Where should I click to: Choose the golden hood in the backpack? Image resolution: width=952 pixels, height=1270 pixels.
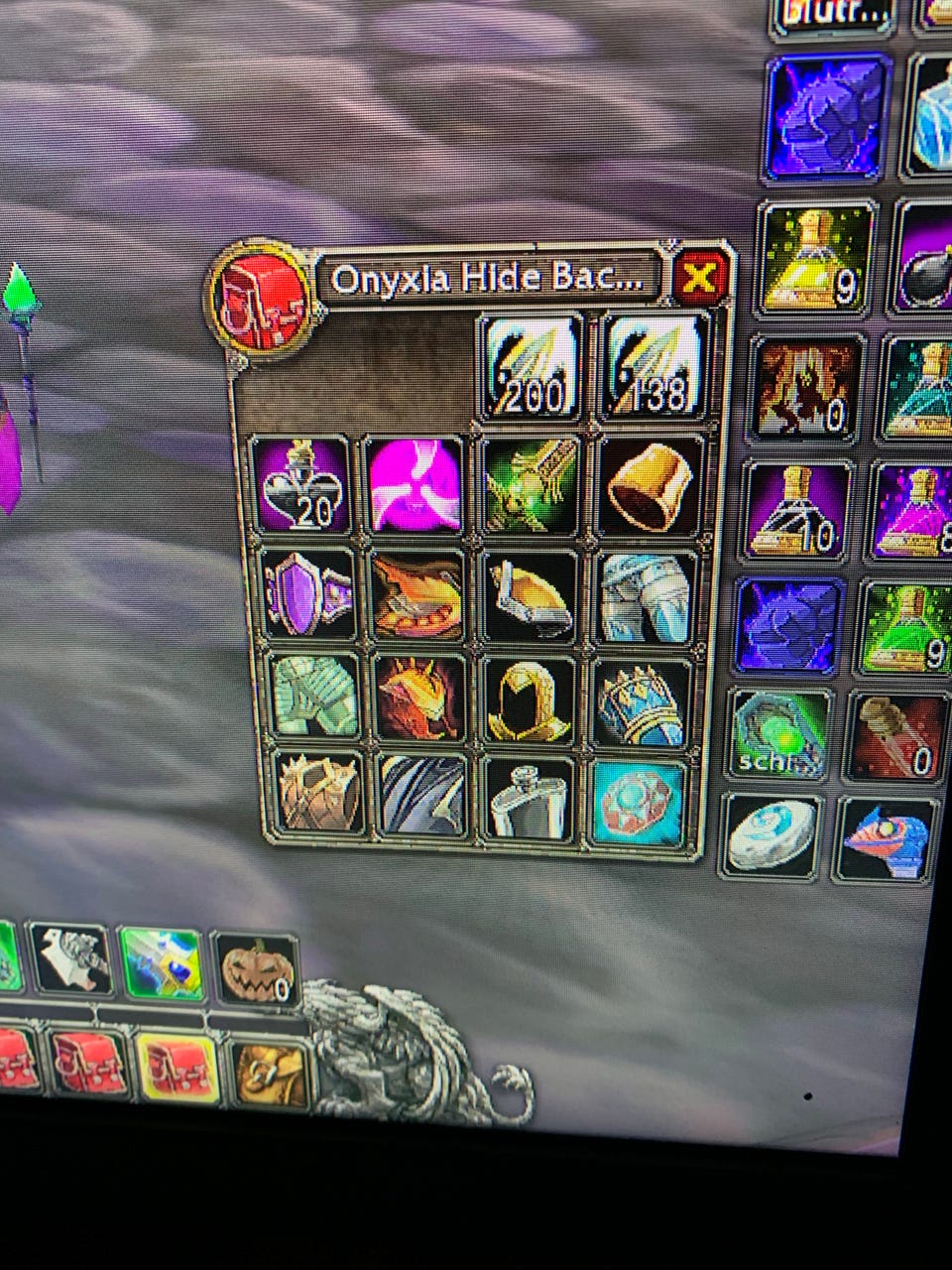coord(531,698)
